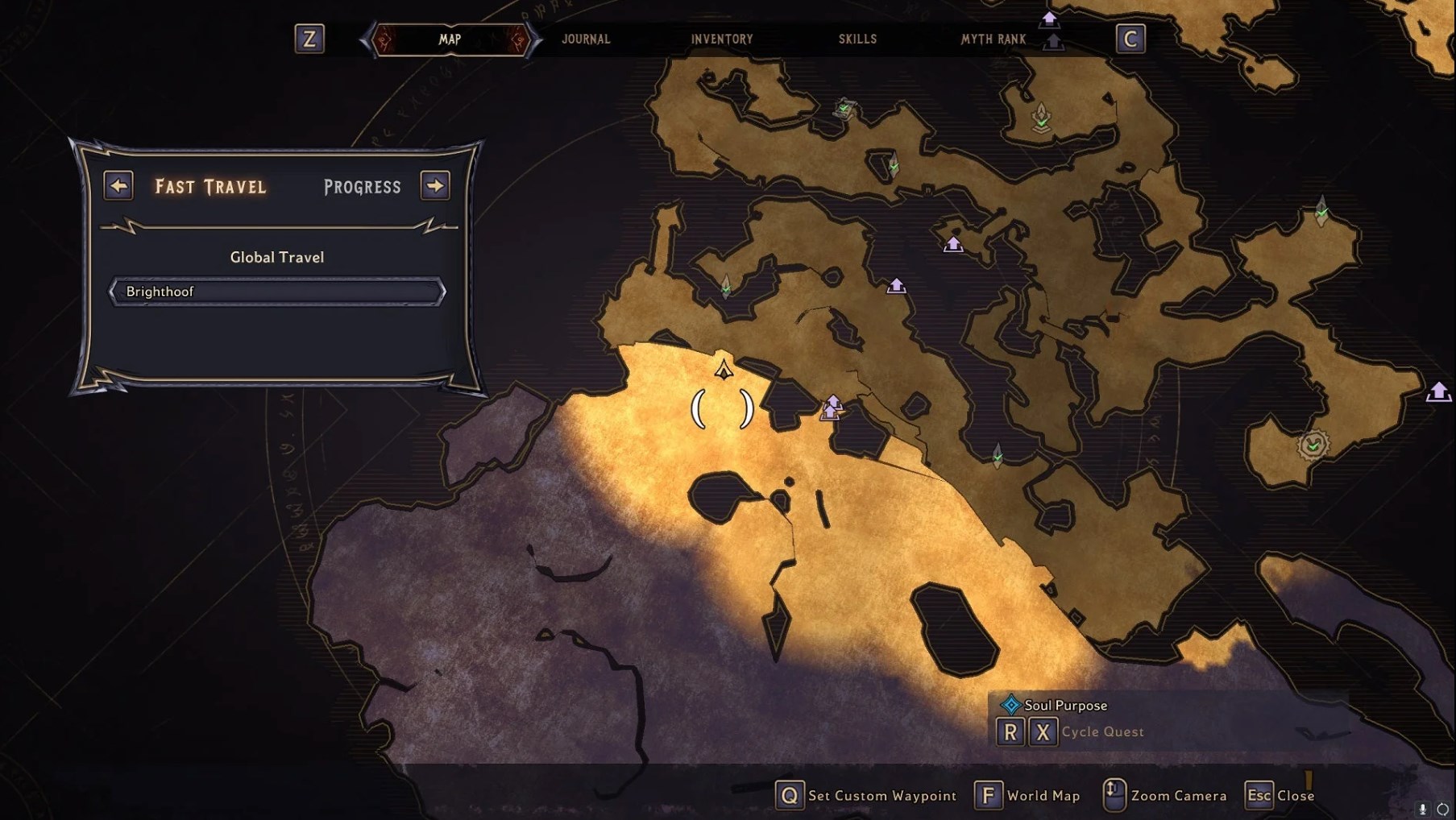This screenshot has width=1456, height=820.
Task: Select the Soul Purpose tracked quest
Action: point(1064,706)
